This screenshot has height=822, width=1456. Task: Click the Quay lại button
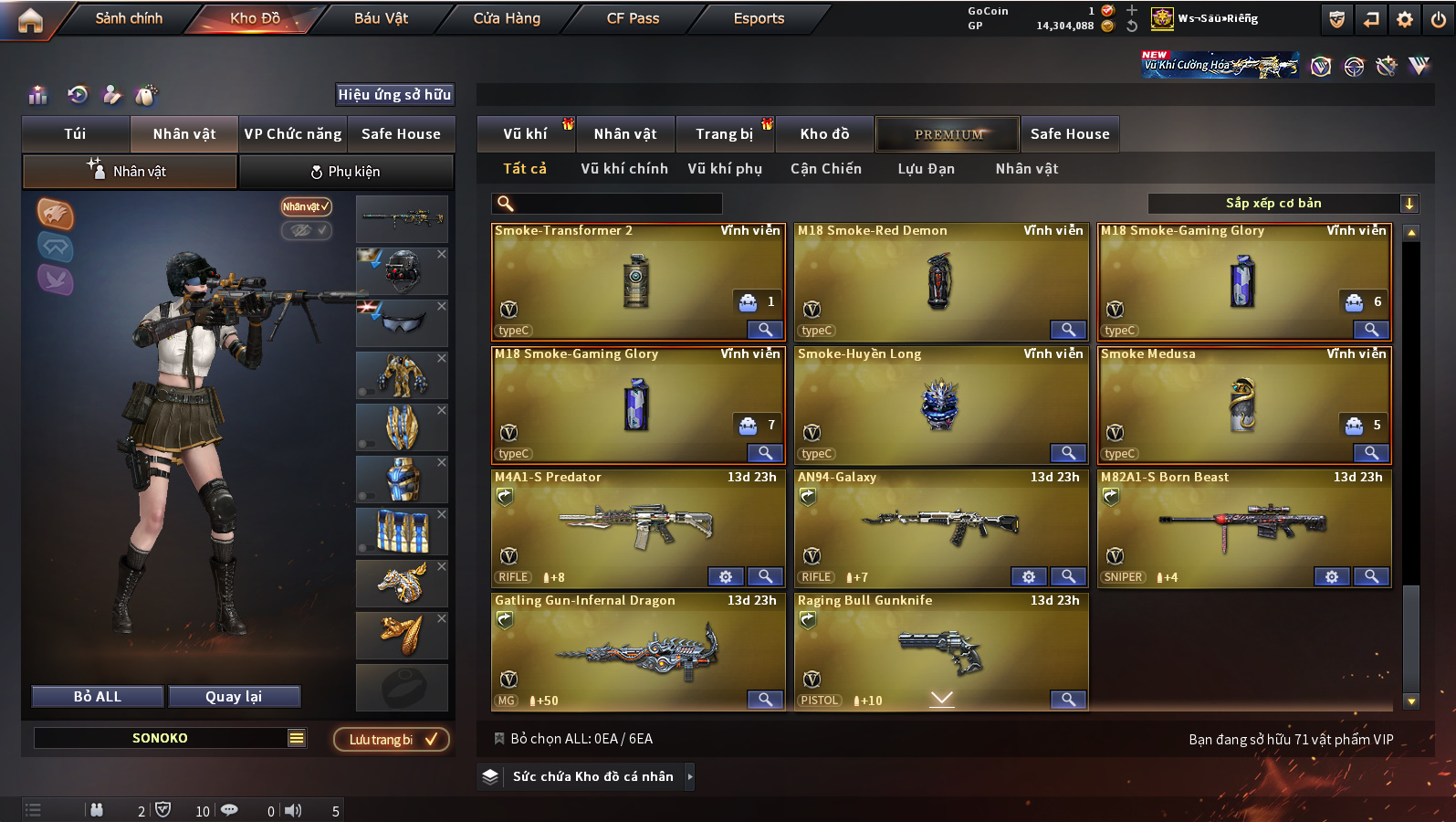click(234, 697)
